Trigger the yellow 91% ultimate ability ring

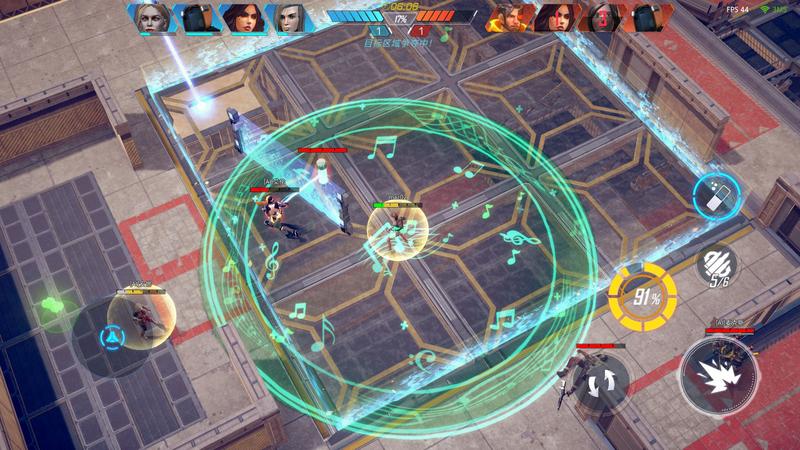642,297
